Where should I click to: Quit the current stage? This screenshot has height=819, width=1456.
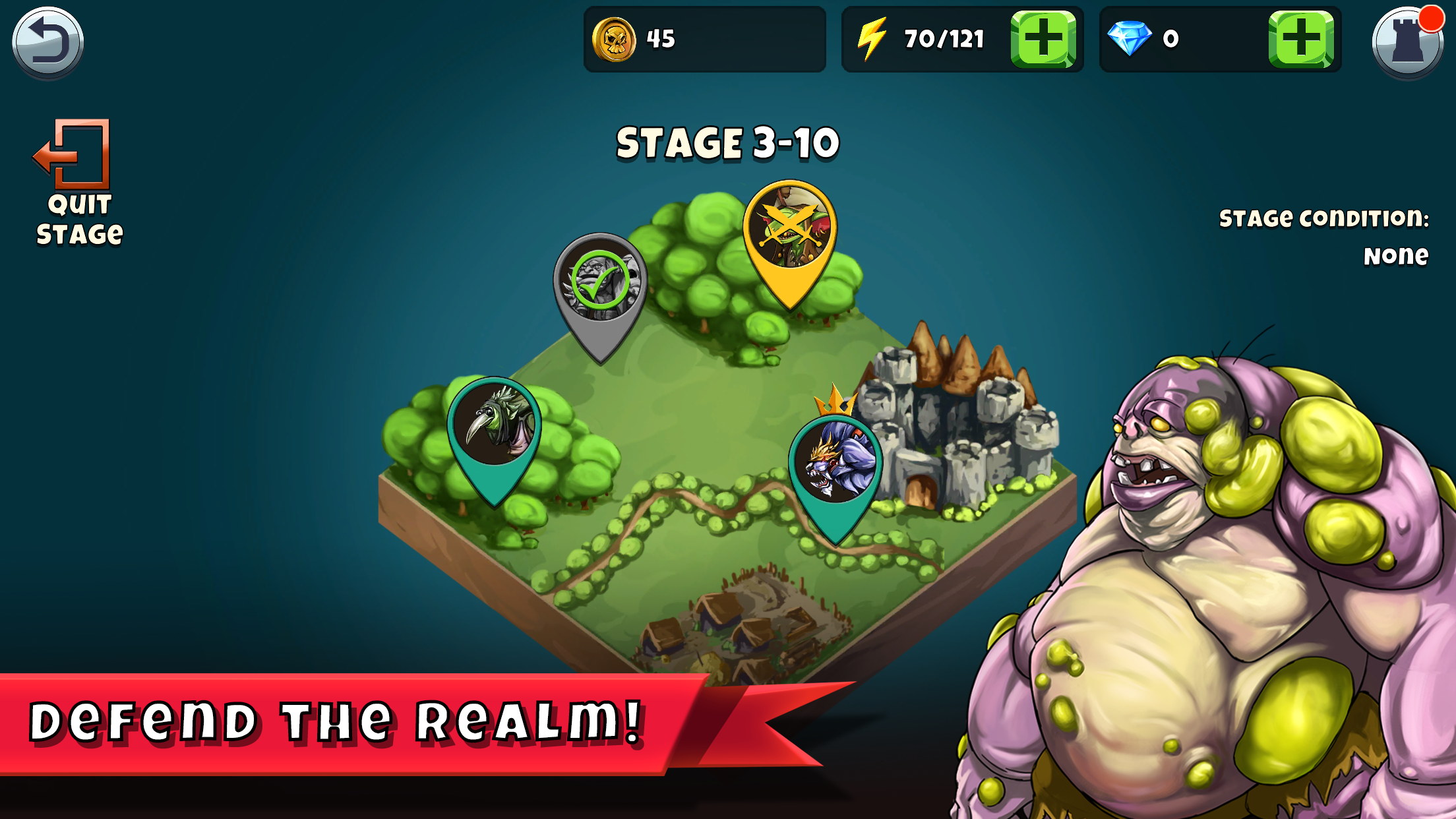click(x=76, y=183)
